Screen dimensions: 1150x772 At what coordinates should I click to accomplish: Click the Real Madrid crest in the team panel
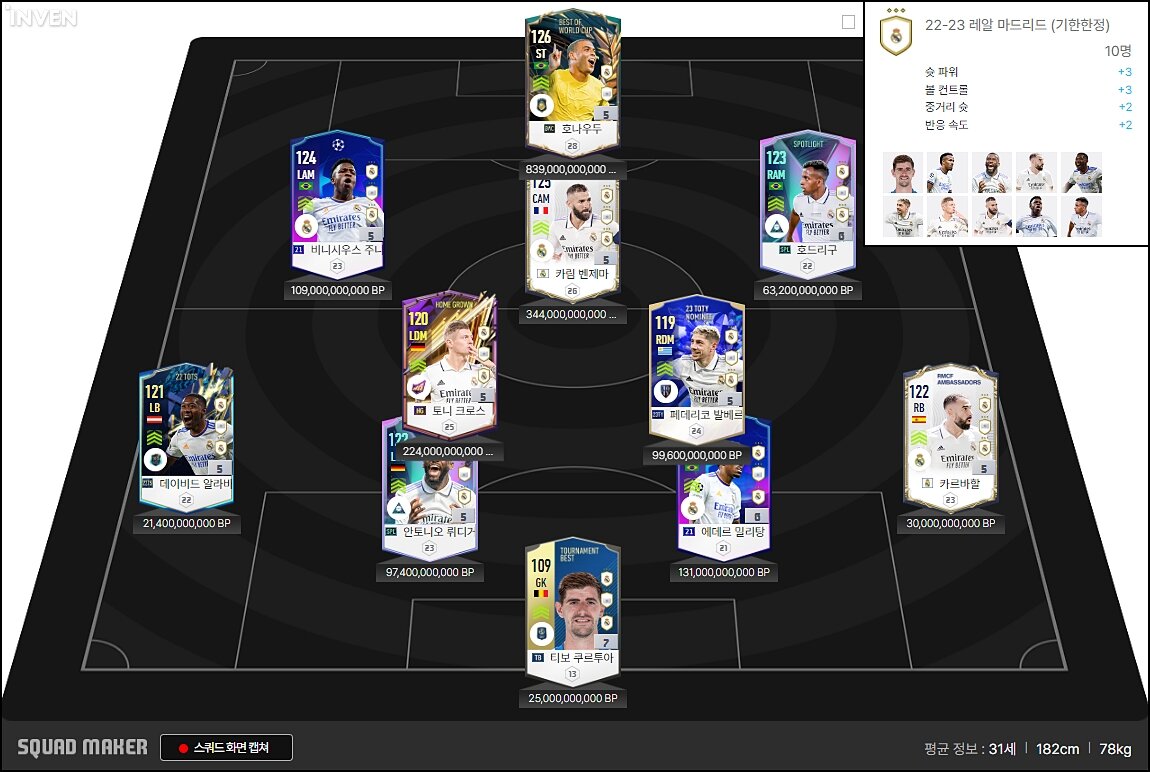coord(895,36)
